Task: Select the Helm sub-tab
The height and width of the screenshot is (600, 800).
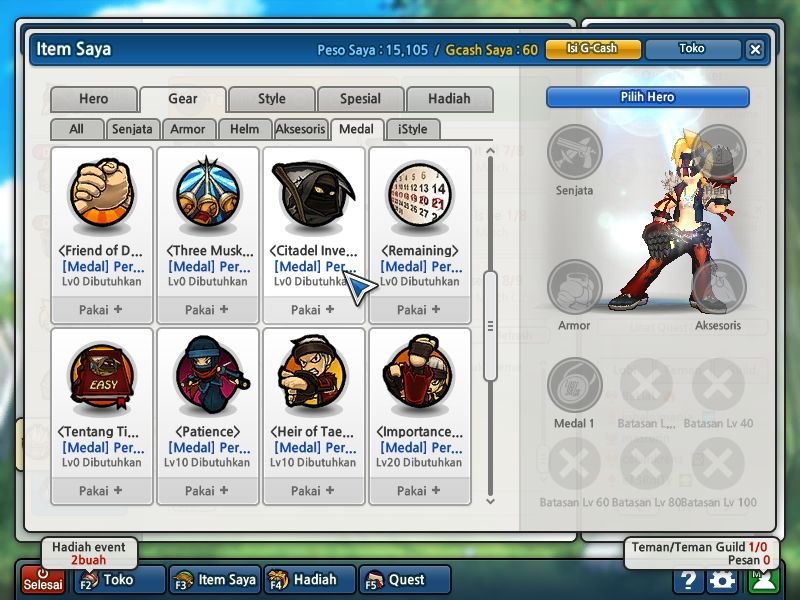Action: coord(244,129)
